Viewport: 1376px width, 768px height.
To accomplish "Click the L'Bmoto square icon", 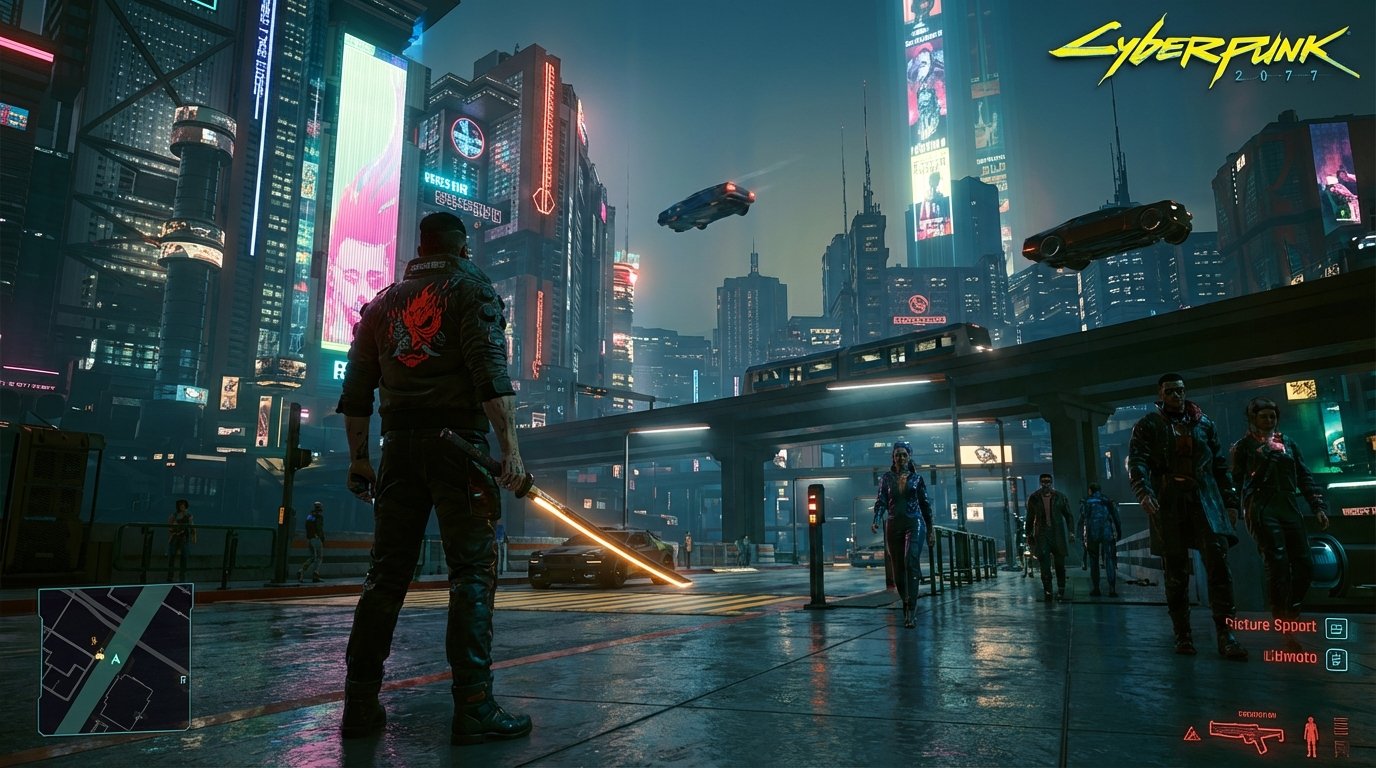I will (1336, 659).
